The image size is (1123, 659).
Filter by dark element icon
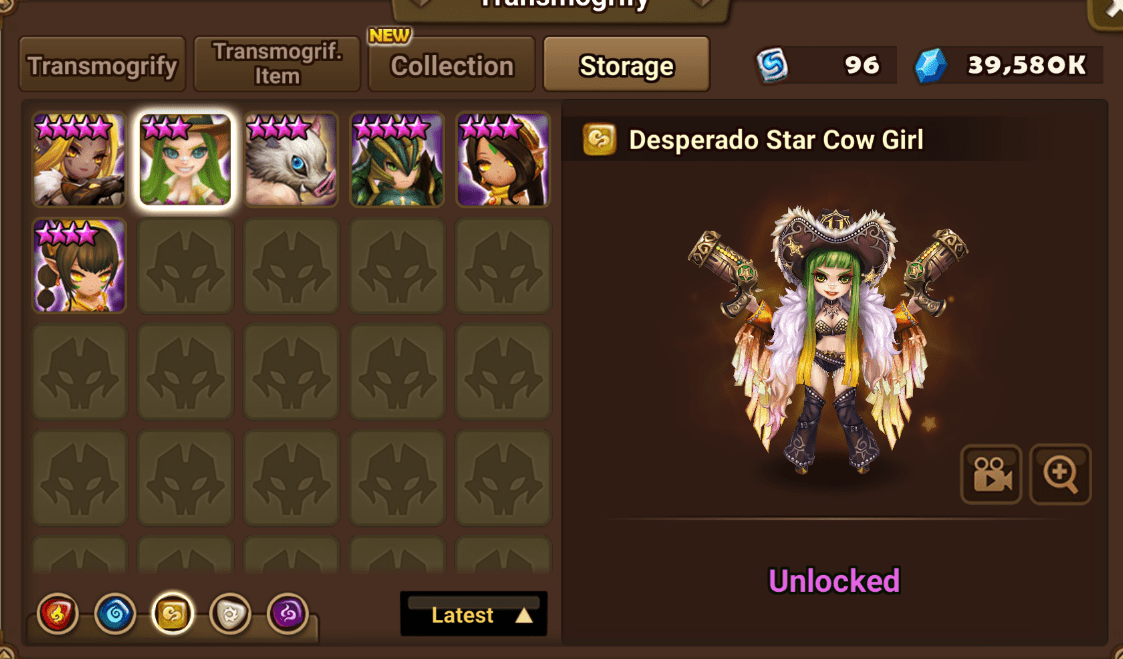(288, 614)
